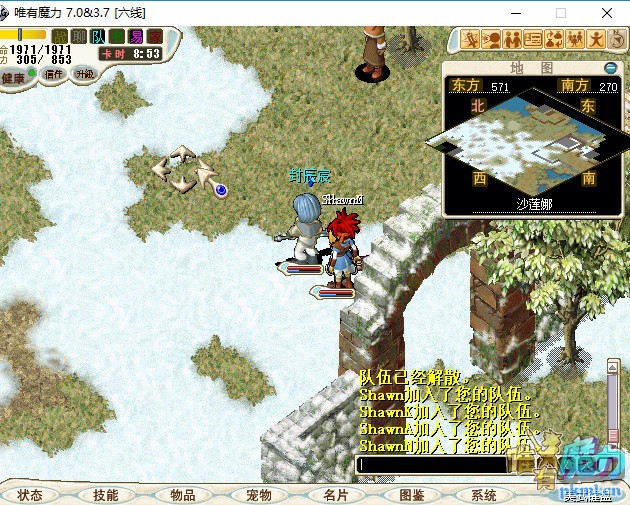Open the 物品 items menu
Screen dimensions: 630x505
[182, 495]
